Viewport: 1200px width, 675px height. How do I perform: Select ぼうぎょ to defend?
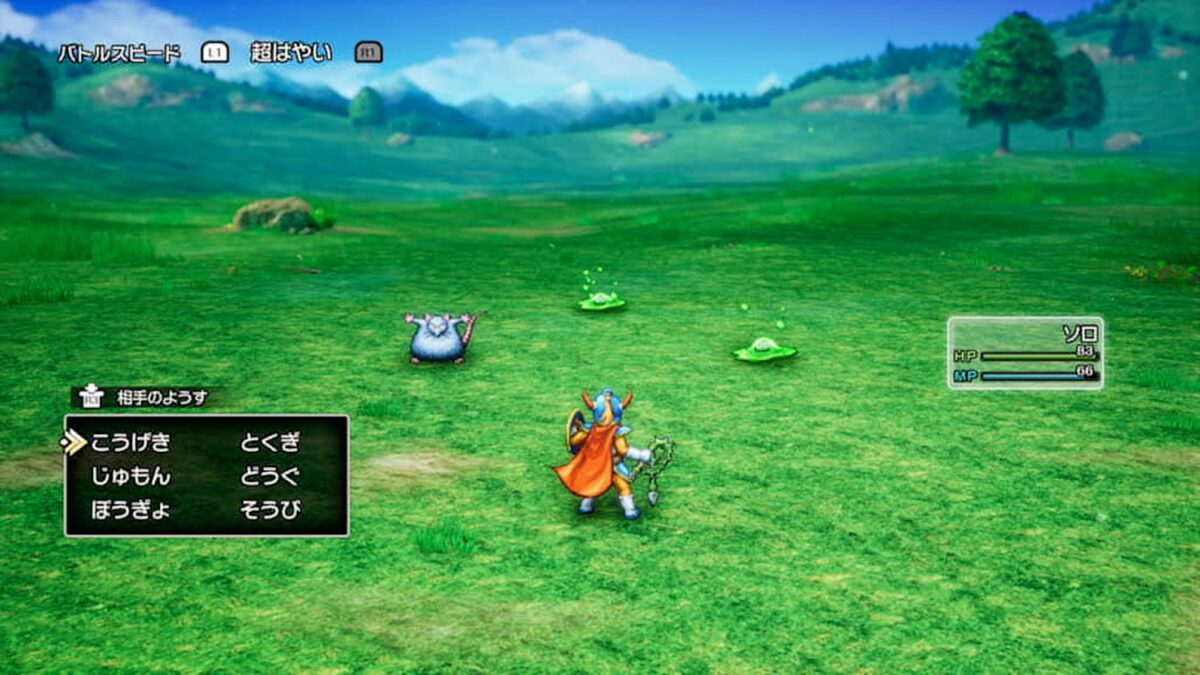[x=131, y=510]
